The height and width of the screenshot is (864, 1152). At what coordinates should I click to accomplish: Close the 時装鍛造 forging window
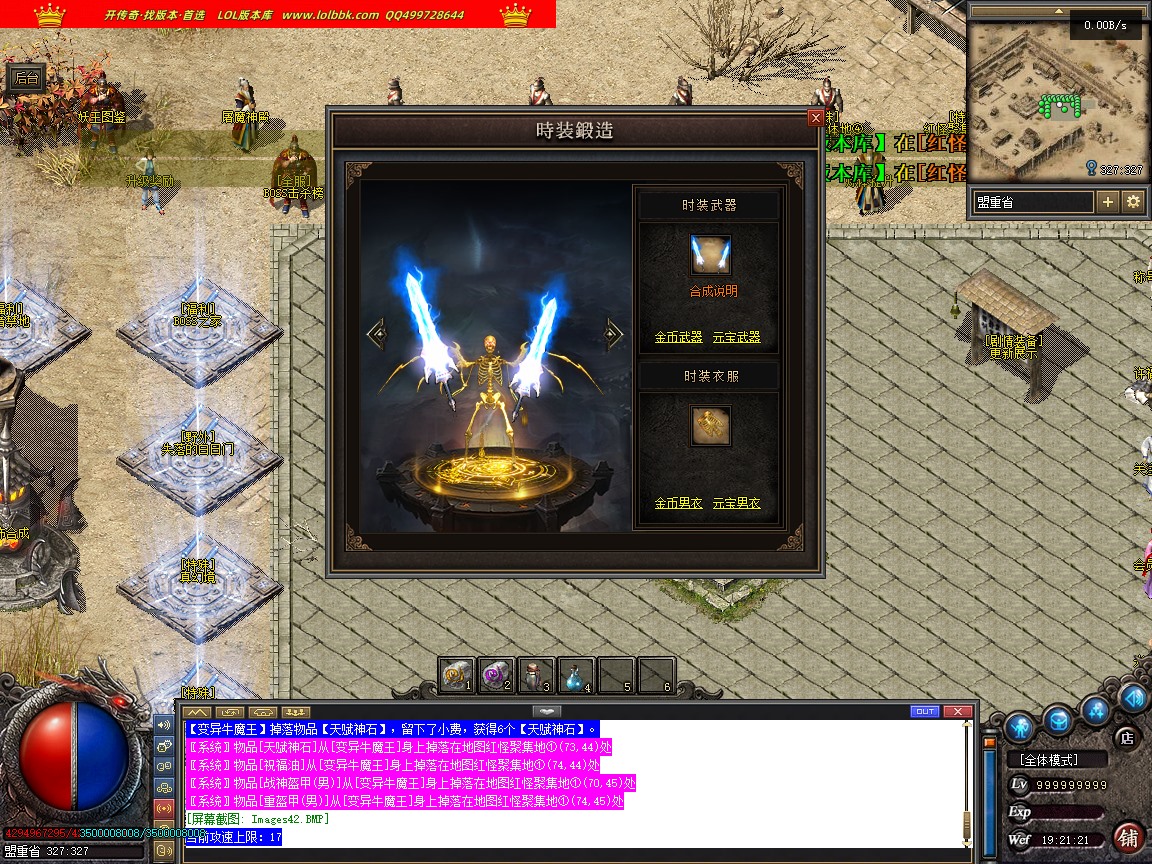pos(815,118)
